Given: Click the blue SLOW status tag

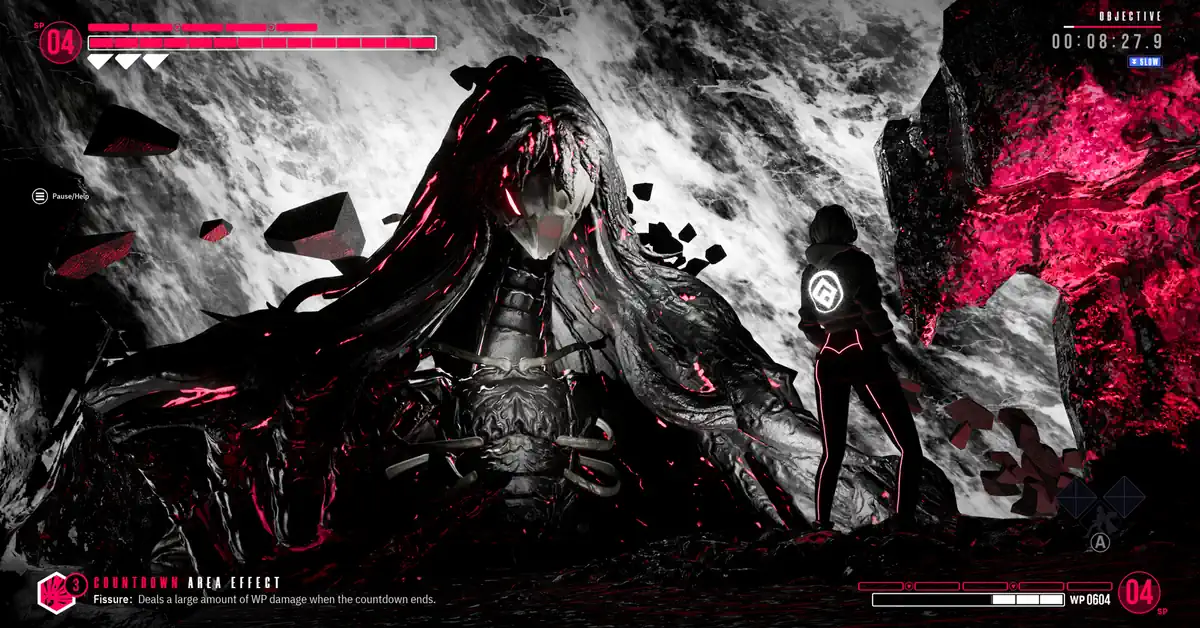Looking at the screenshot, I should tap(1144, 62).
